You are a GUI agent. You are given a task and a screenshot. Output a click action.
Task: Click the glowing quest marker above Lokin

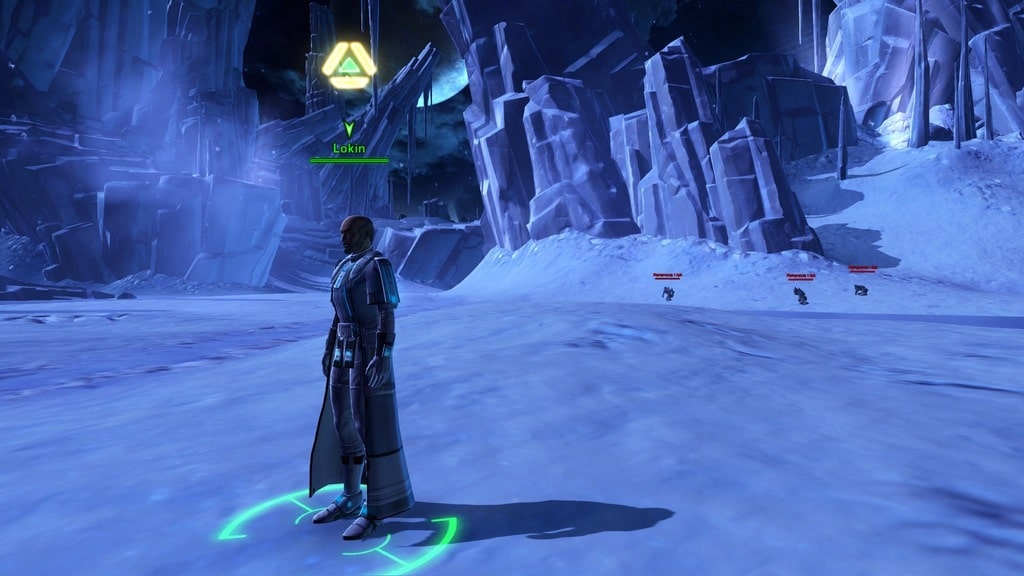click(349, 65)
